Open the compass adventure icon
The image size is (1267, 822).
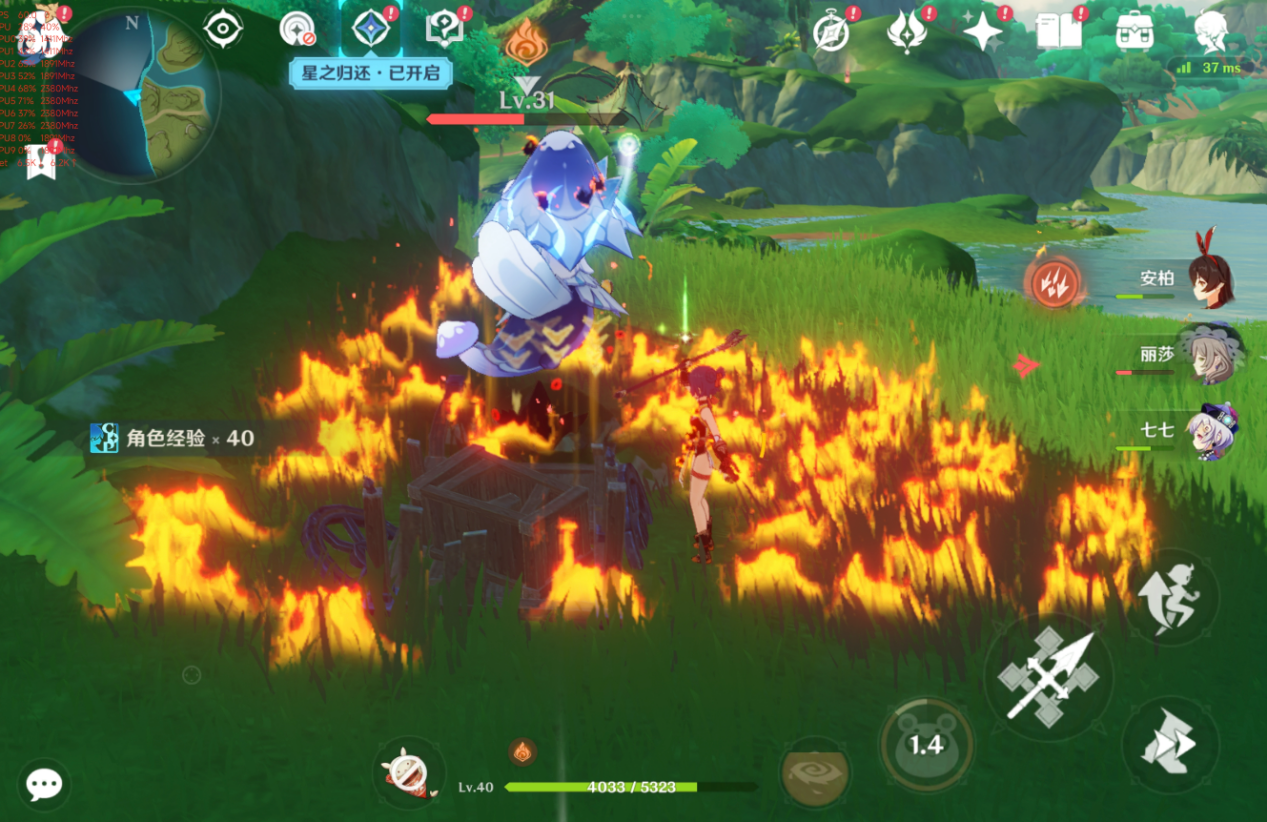(831, 33)
